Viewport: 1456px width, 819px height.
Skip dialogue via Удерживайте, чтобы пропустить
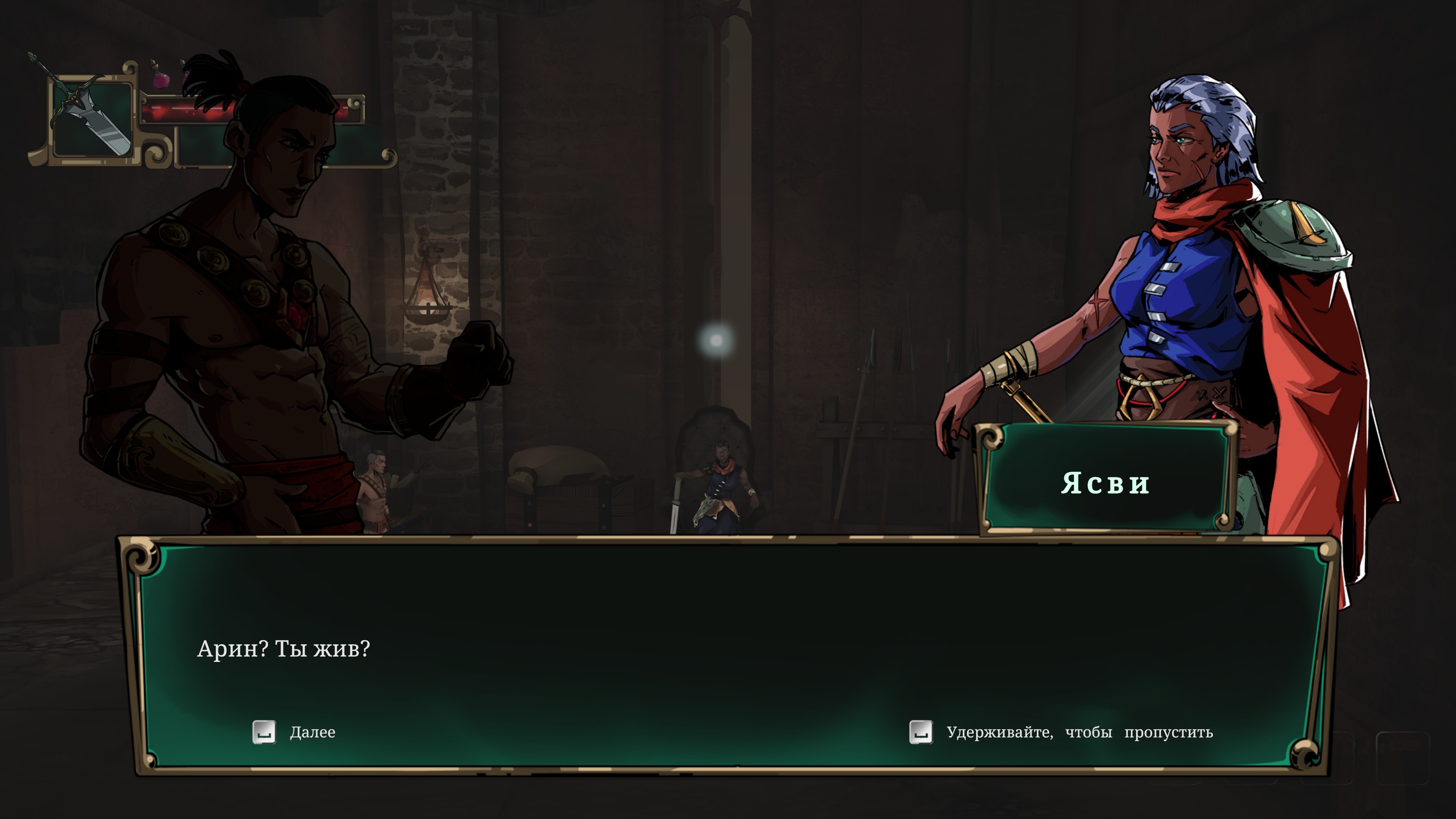[x=1061, y=732]
